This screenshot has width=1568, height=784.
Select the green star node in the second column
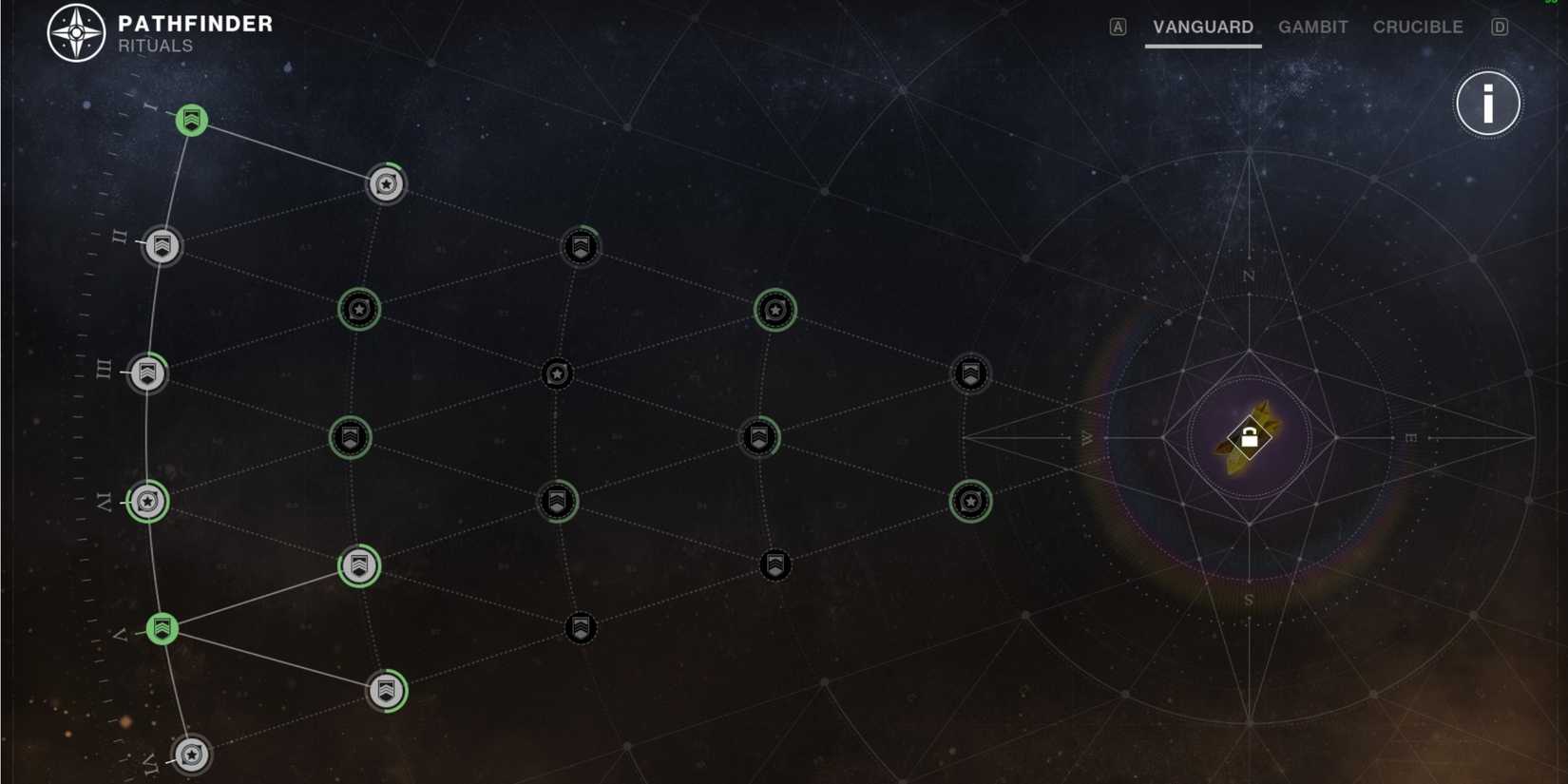(359, 308)
